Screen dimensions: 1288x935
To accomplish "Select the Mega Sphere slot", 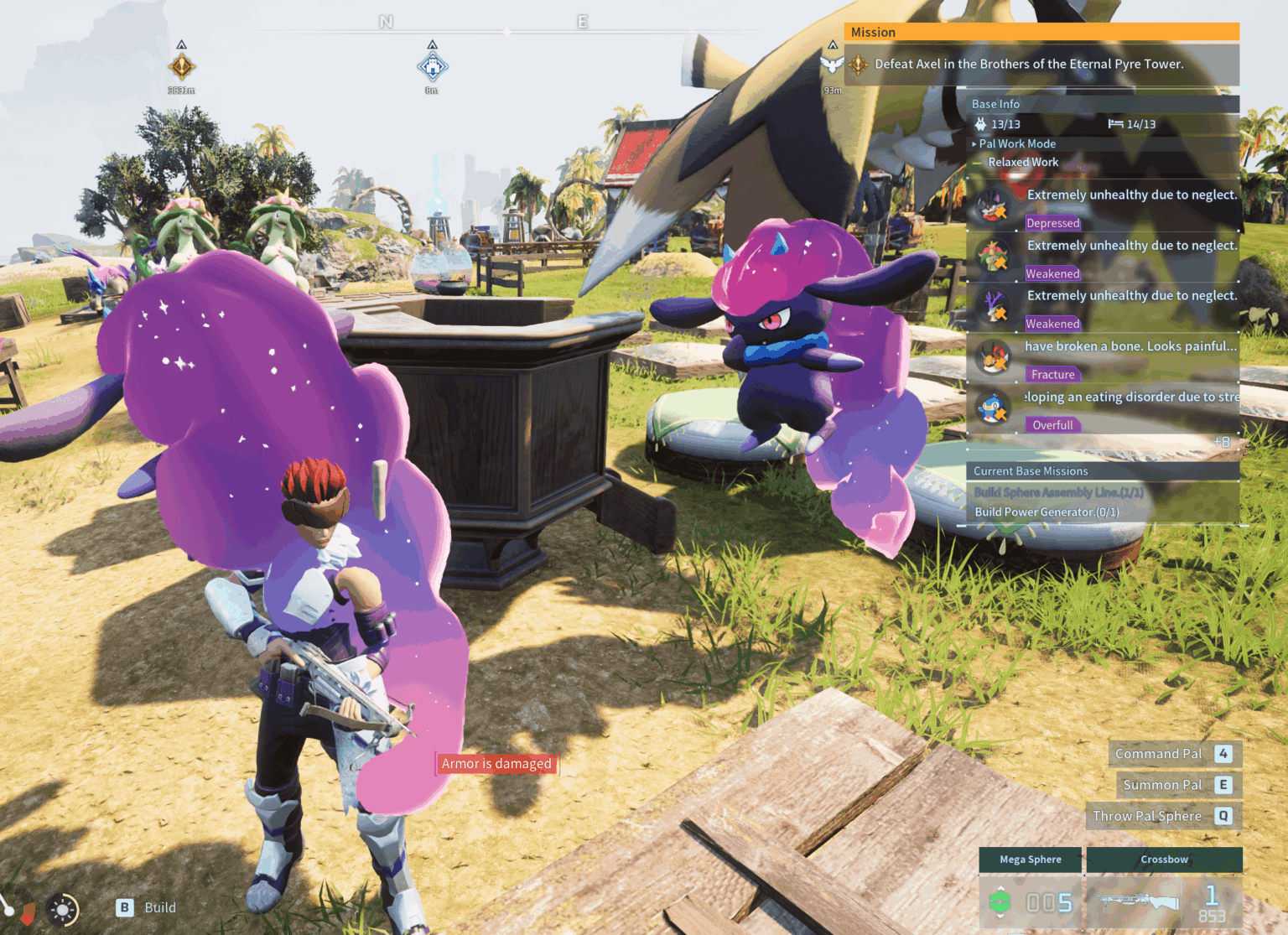I will 1031,890.
